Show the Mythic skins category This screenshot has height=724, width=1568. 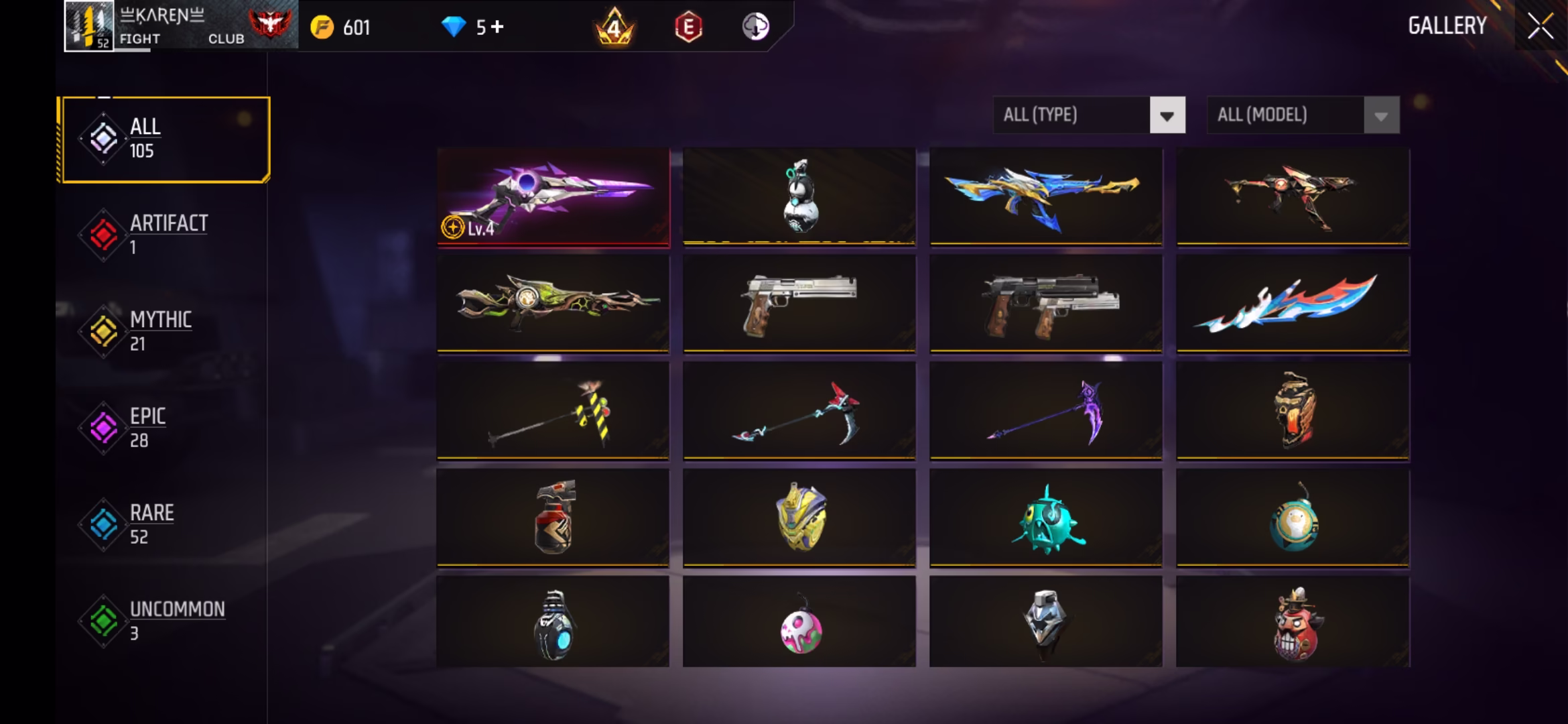tap(165, 331)
